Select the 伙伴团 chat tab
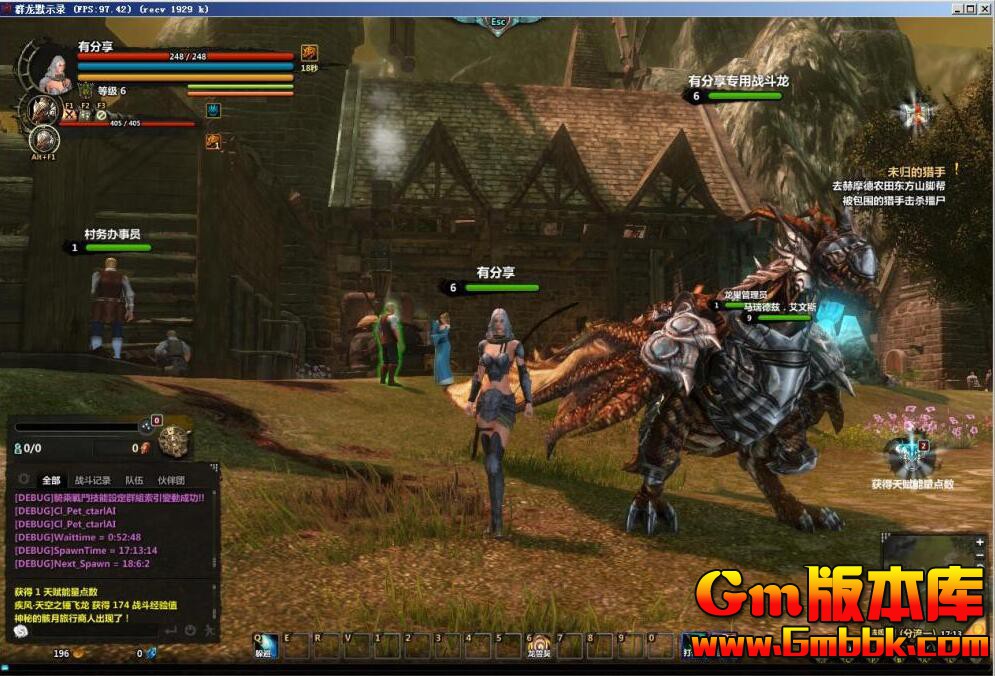This screenshot has width=995, height=676. (170, 480)
